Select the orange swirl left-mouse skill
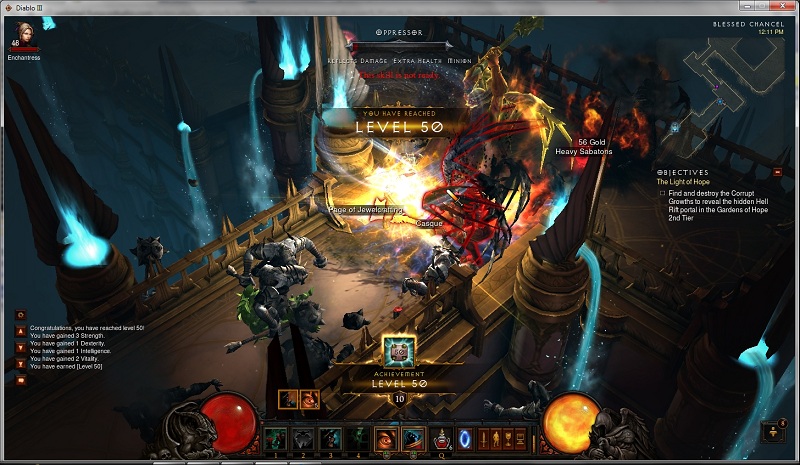The image size is (800, 465). tap(386, 438)
